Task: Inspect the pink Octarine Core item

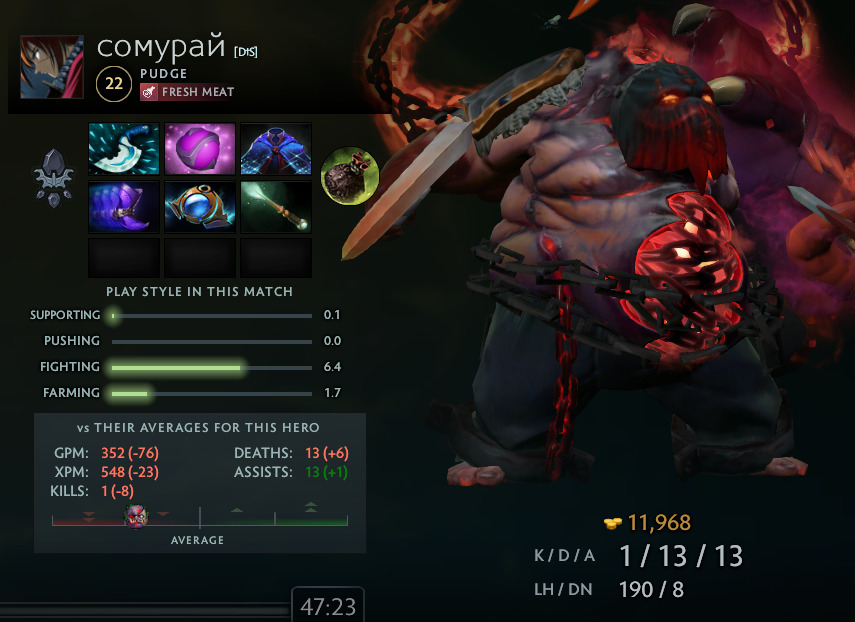Action: [x=200, y=149]
